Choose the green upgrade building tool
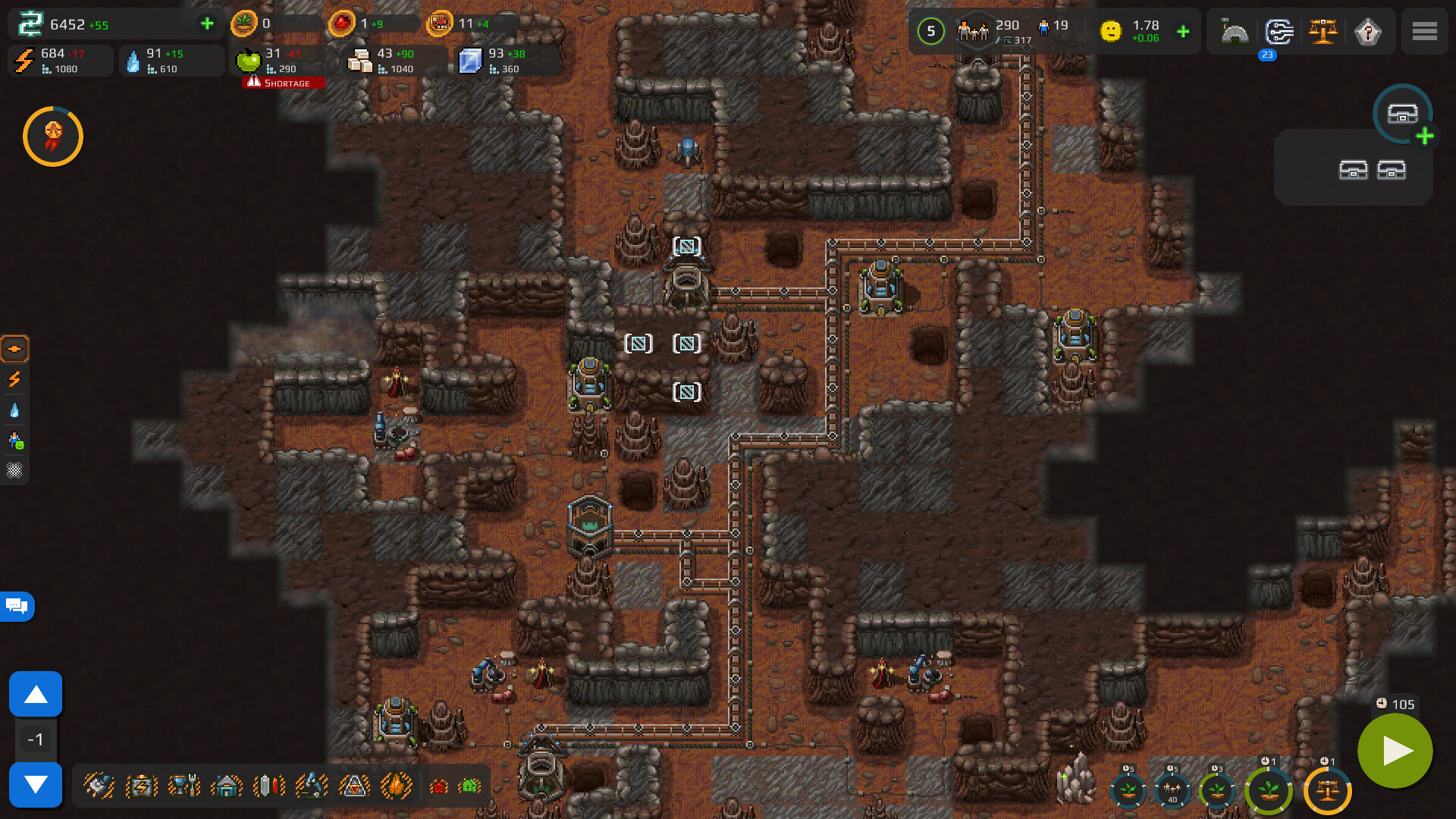Viewport: 1456px width, 819px height. point(469,786)
